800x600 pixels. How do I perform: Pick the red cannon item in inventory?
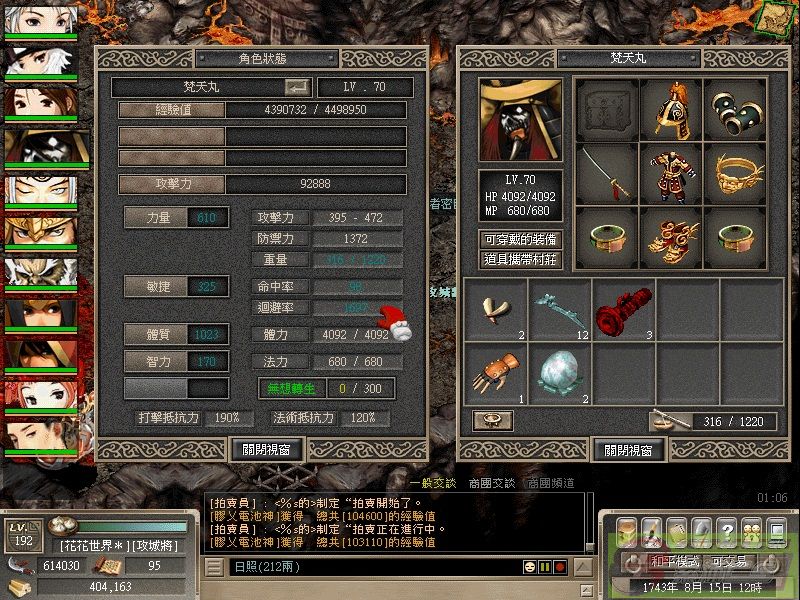(624, 310)
